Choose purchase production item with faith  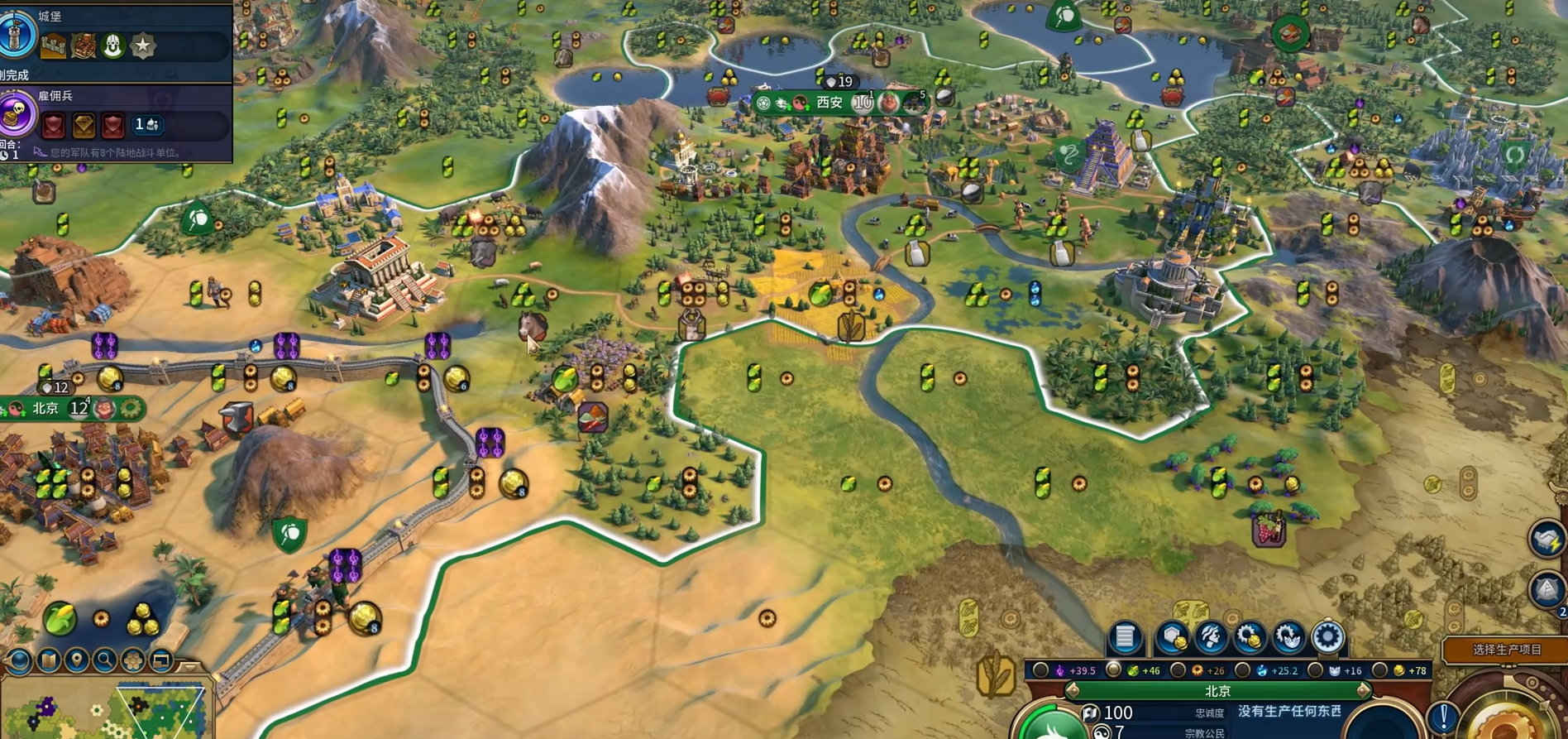pos(1288,637)
